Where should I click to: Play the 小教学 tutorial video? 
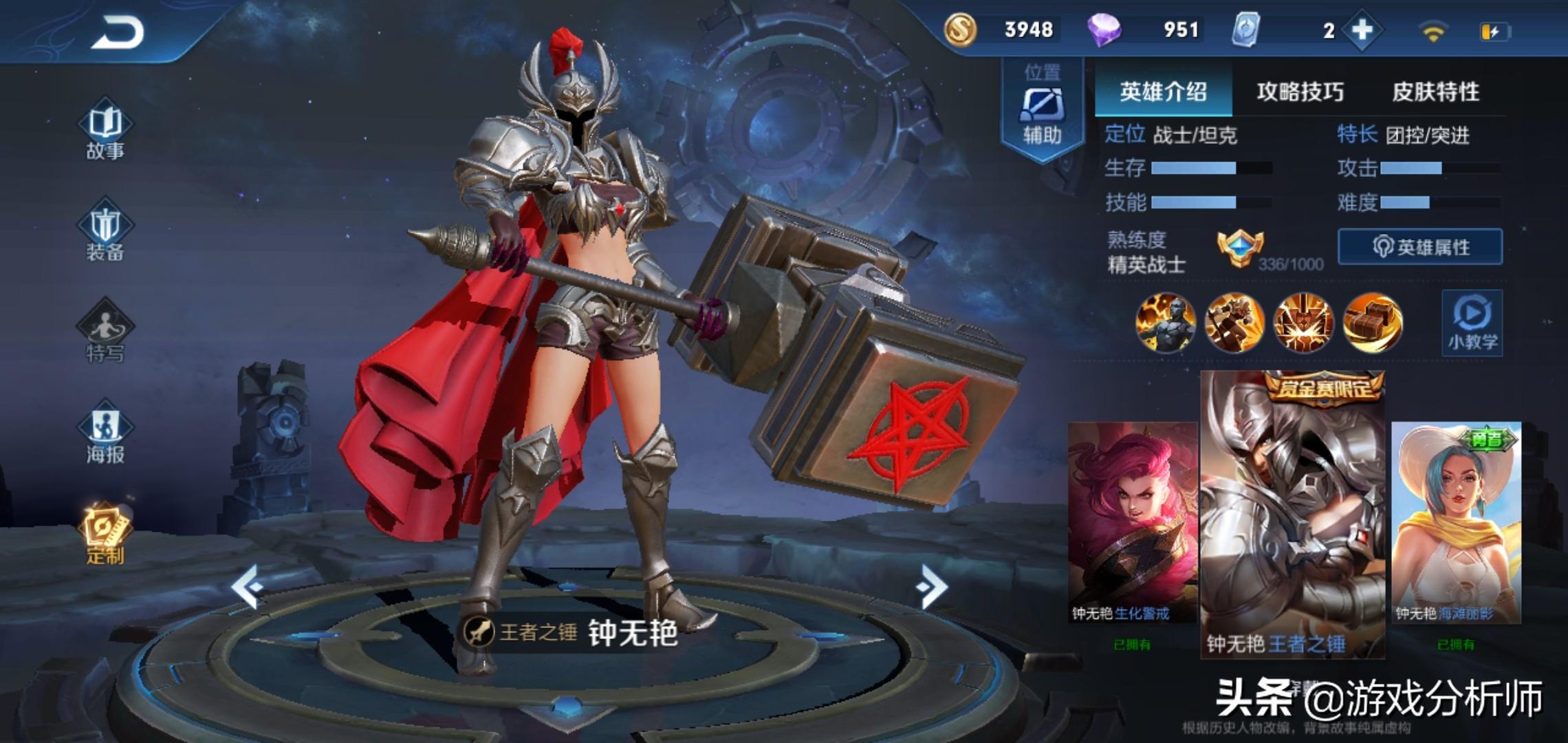tap(1472, 323)
